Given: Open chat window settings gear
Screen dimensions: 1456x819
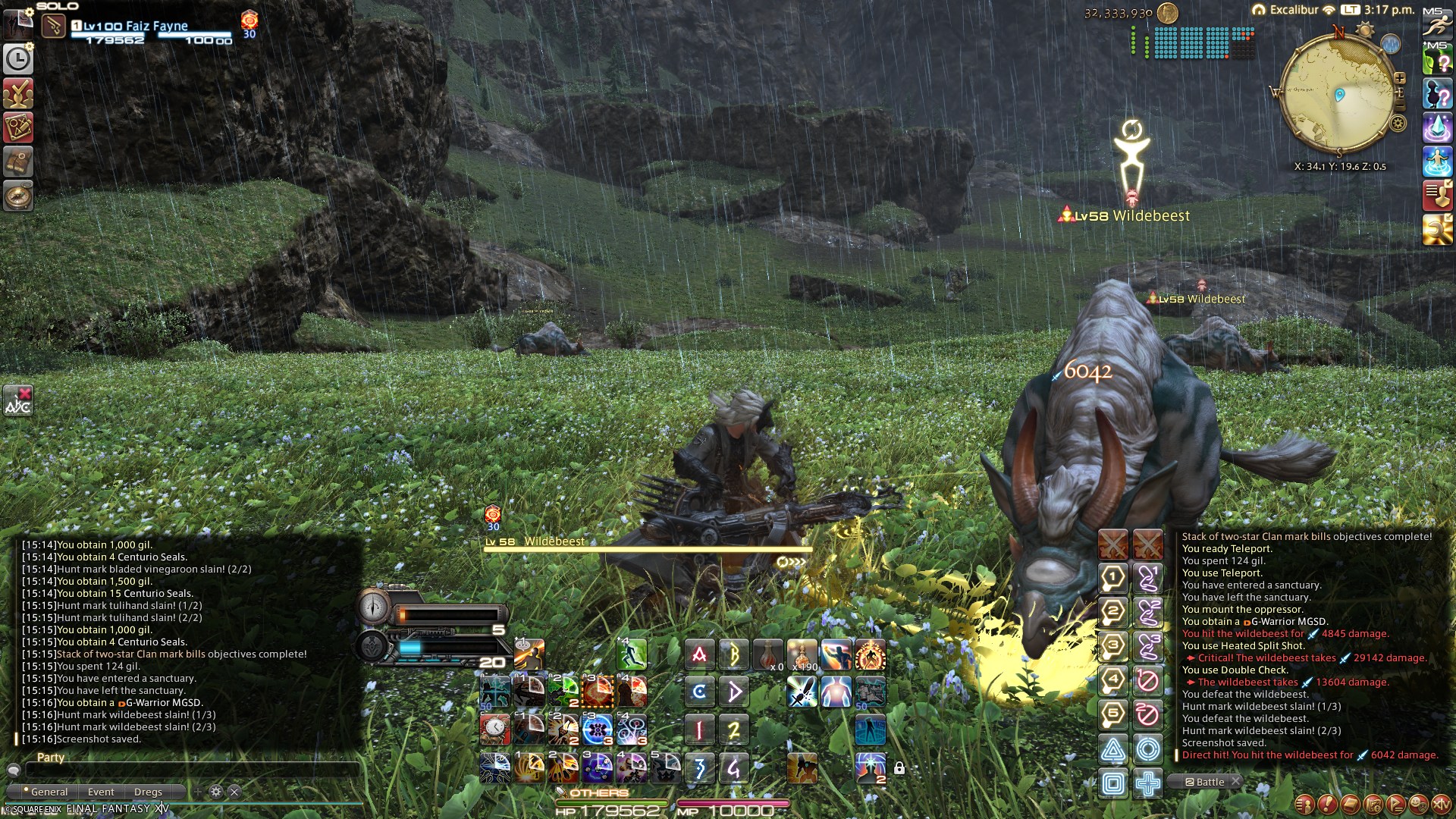Looking at the screenshot, I should (x=216, y=792).
